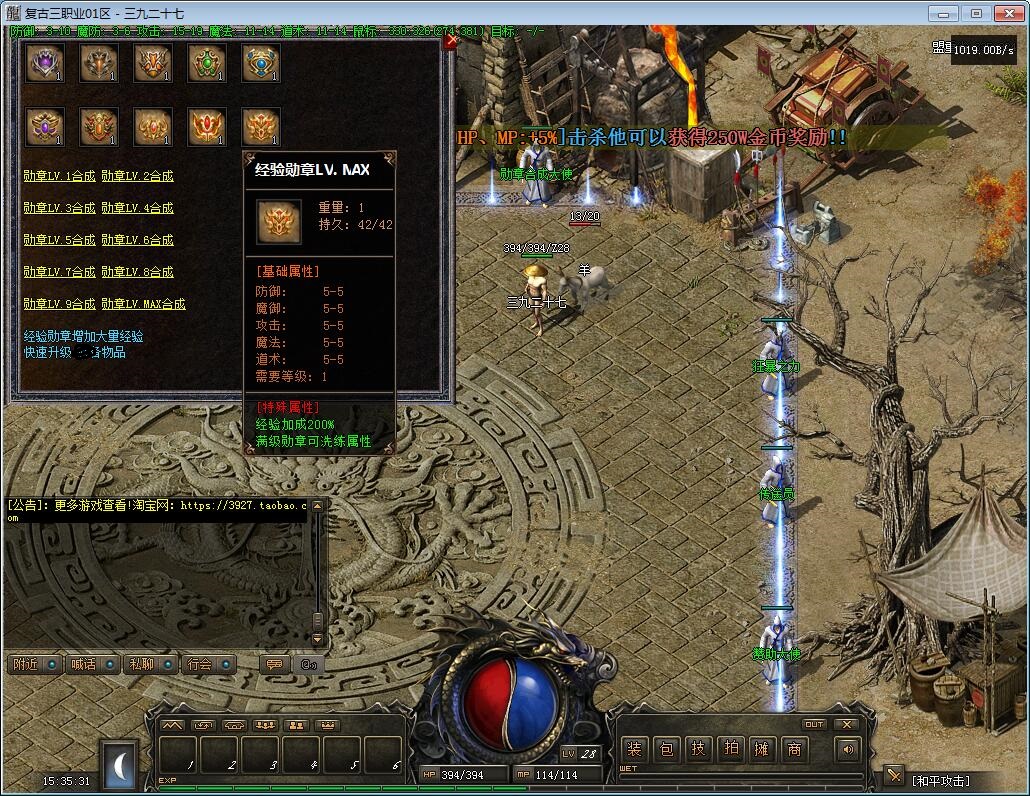The height and width of the screenshot is (796, 1030).
Task: Open the 装 equipment panel
Action: coord(634,749)
